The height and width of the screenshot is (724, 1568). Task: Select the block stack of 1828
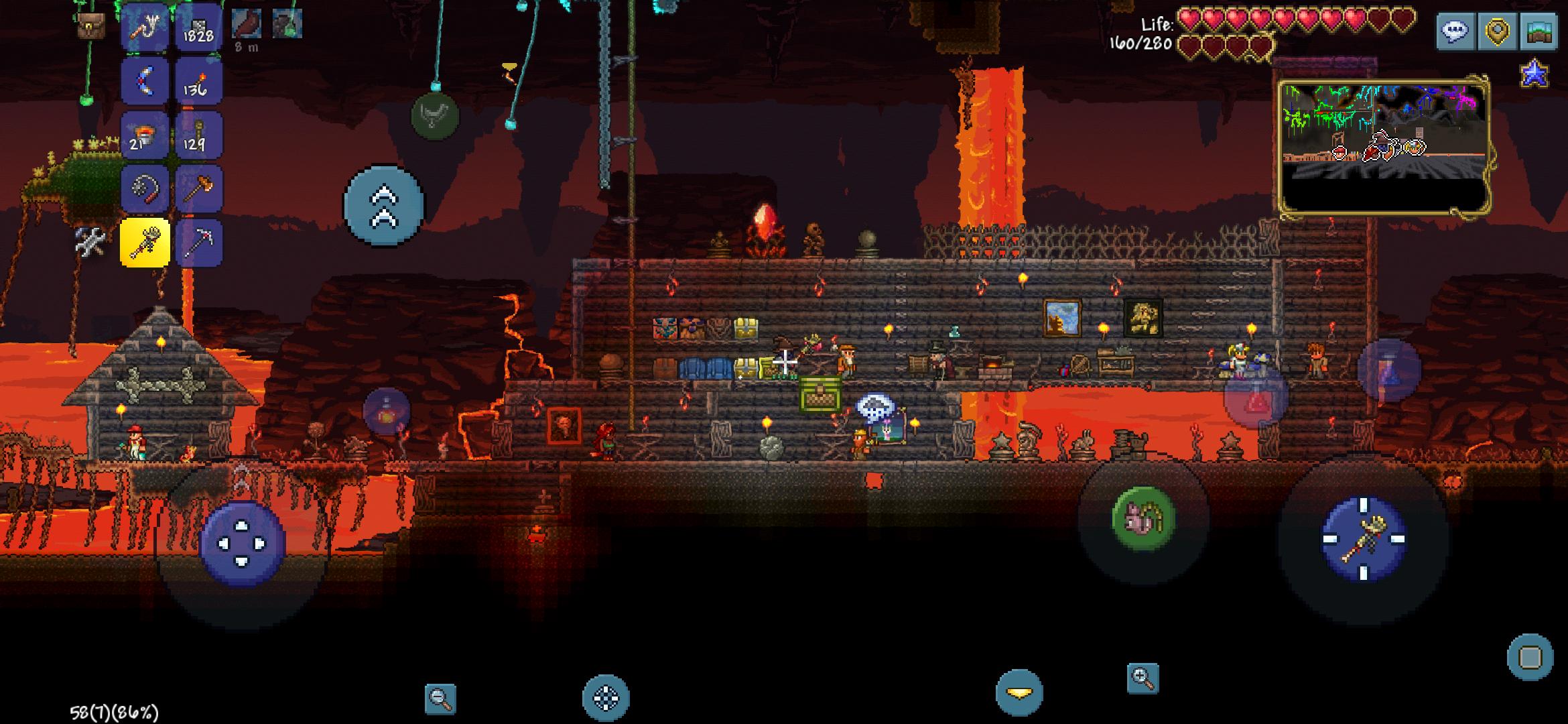(198, 27)
